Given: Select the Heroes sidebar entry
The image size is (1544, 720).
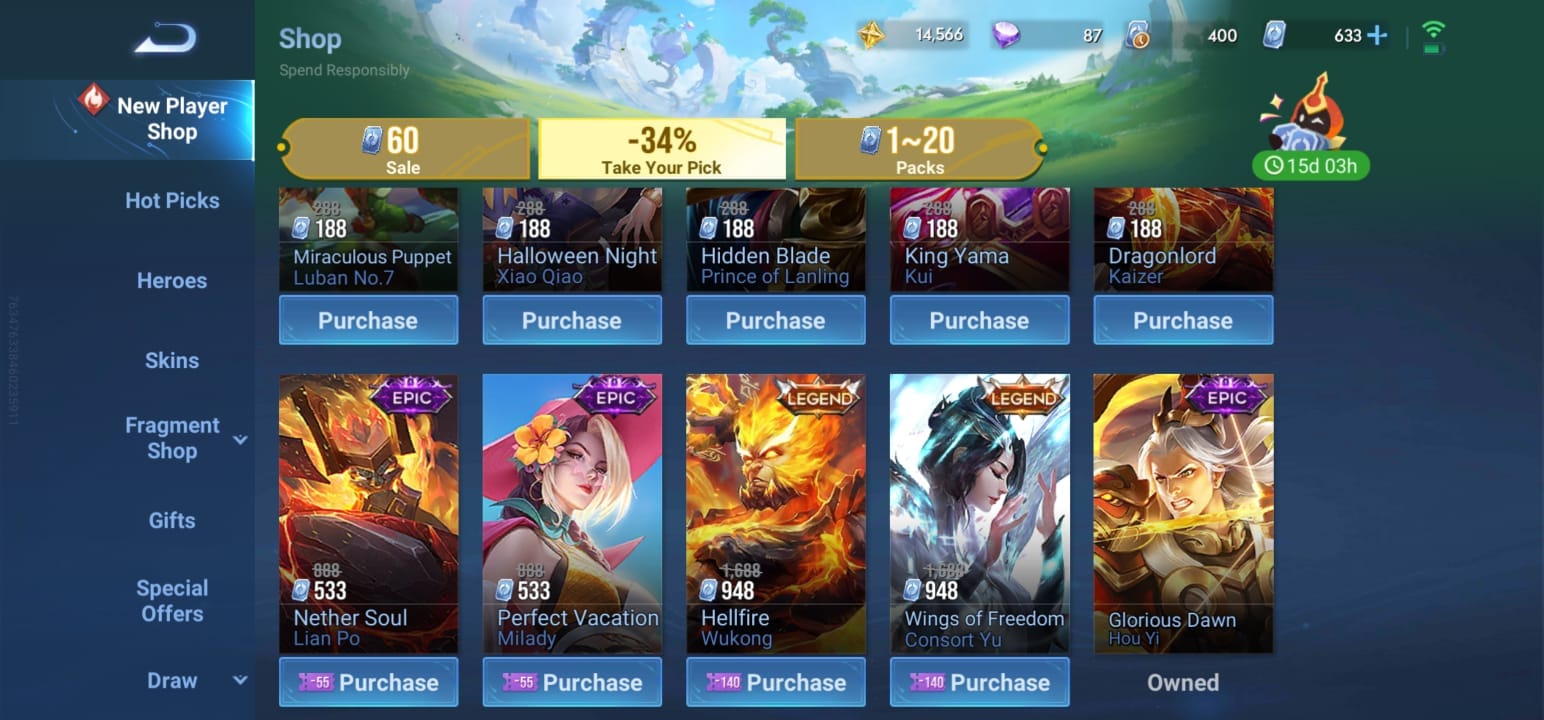Looking at the screenshot, I should coord(172,281).
